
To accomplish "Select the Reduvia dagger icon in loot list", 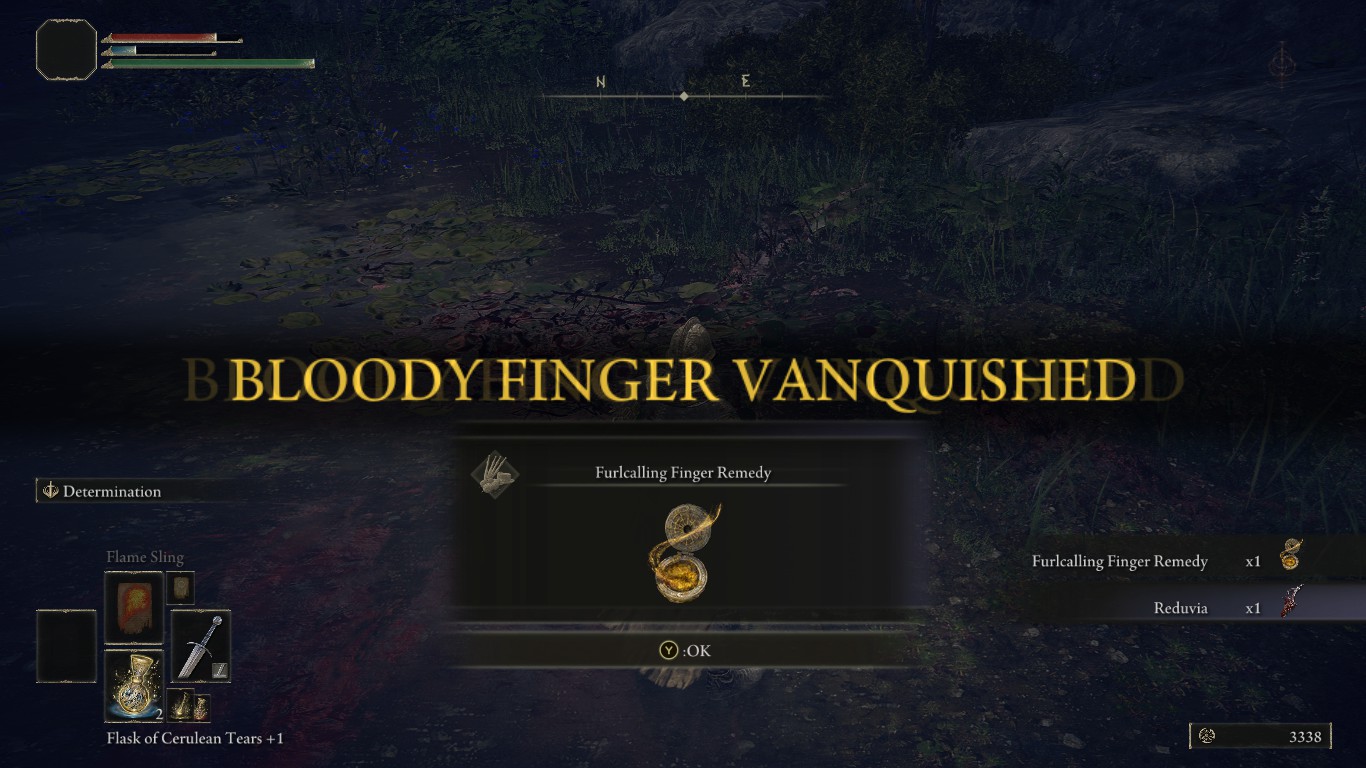I will pyautogui.click(x=1290, y=607).
